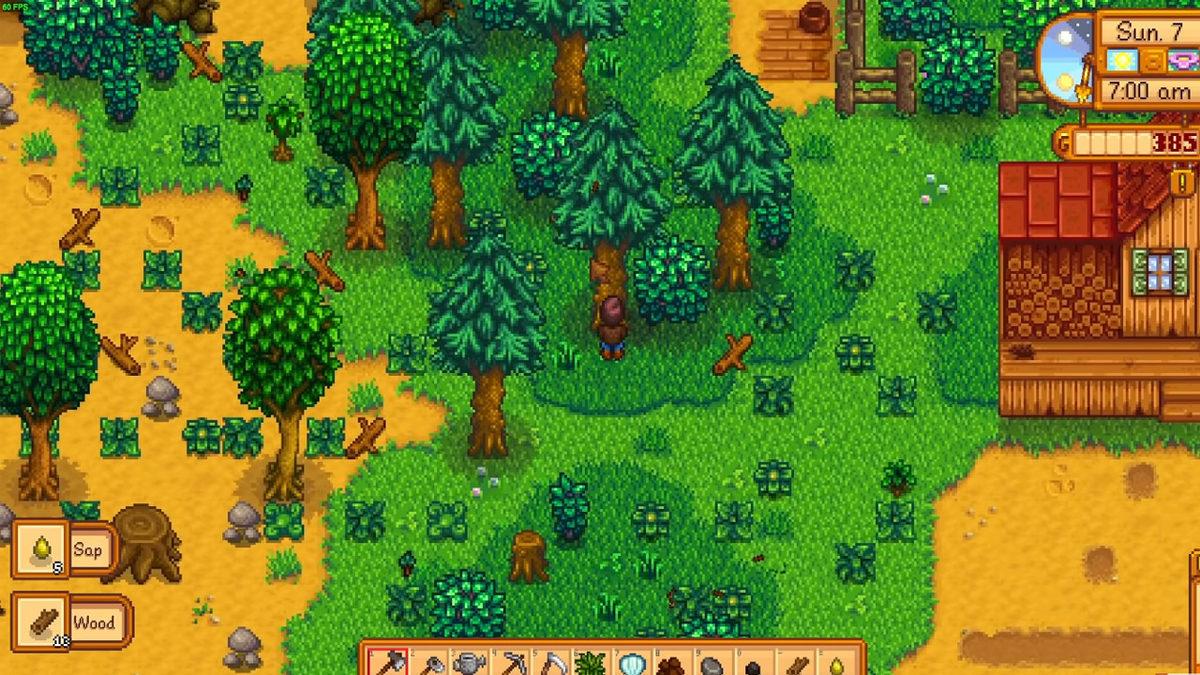This screenshot has width=1200, height=675.
Task: Select the axe in the hotbar
Action: click(x=388, y=663)
